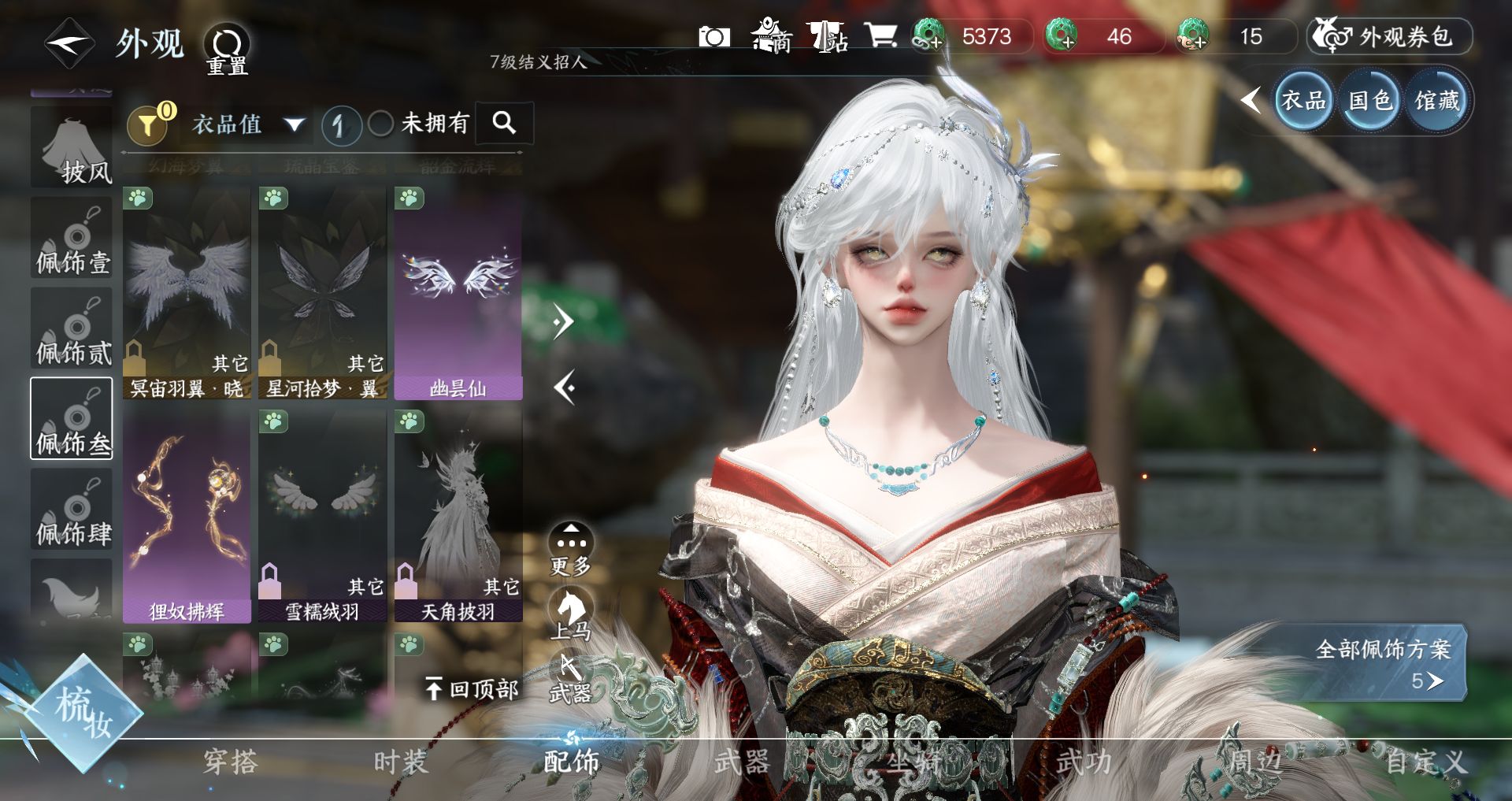Image resolution: width=1512 pixels, height=801 pixels.
Task: Open the 外观券包 coupon pack
Action: (1390, 37)
